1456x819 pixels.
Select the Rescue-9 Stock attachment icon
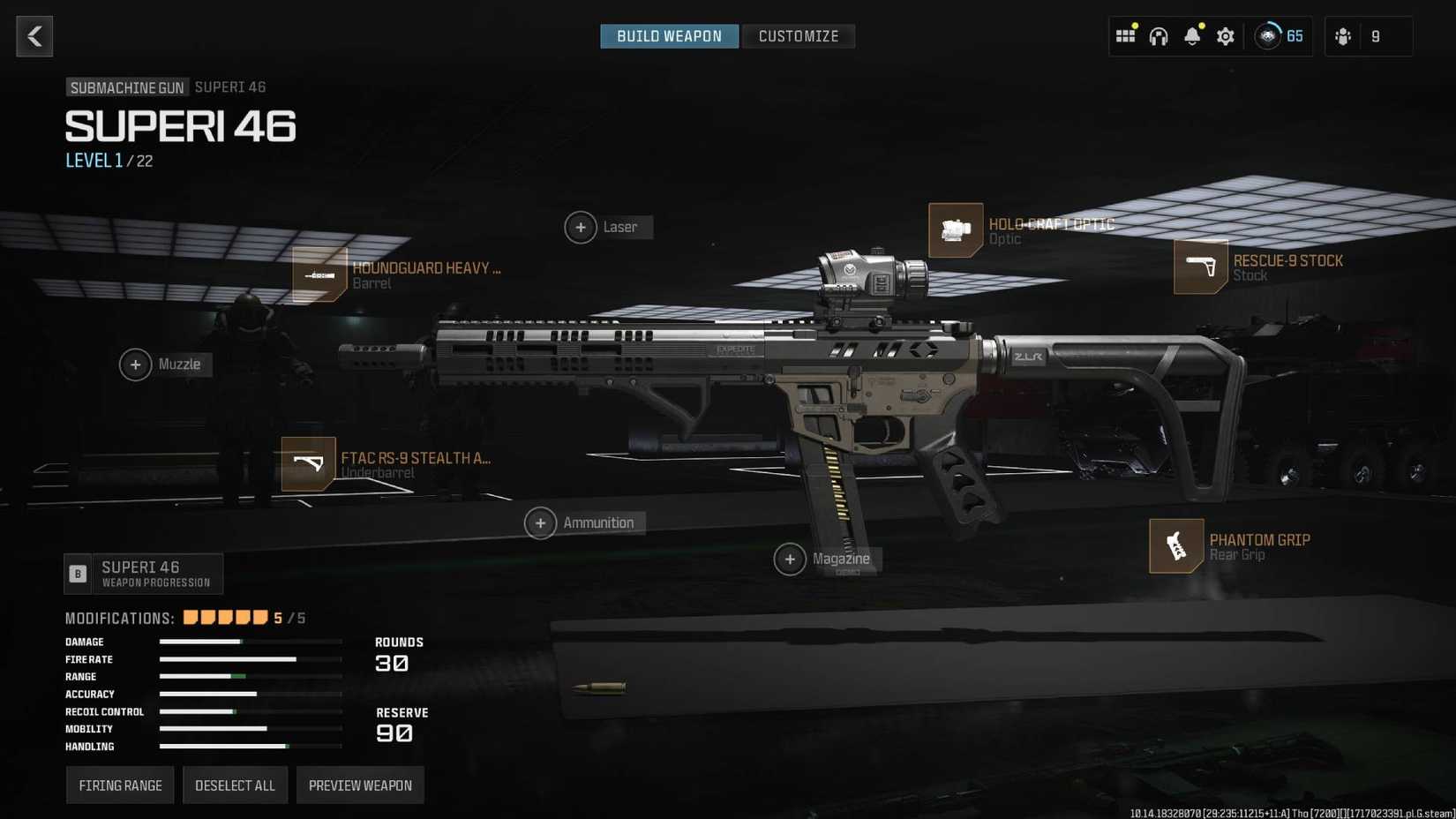[x=1202, y=267]
